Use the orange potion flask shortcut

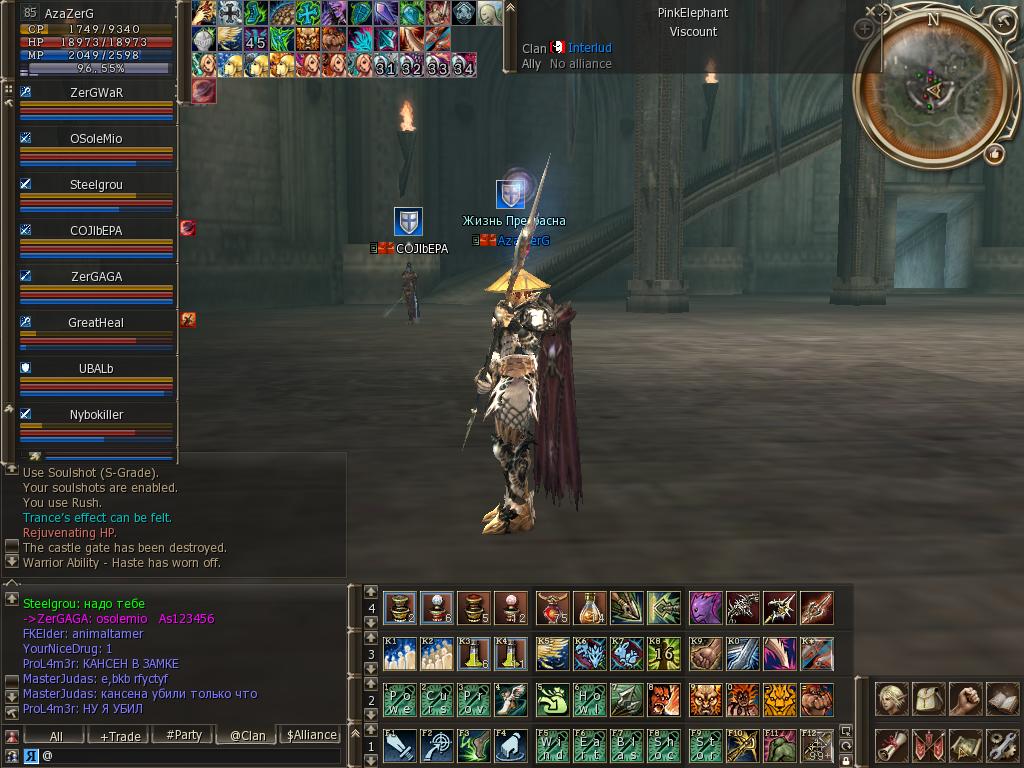tap(590, 607)
